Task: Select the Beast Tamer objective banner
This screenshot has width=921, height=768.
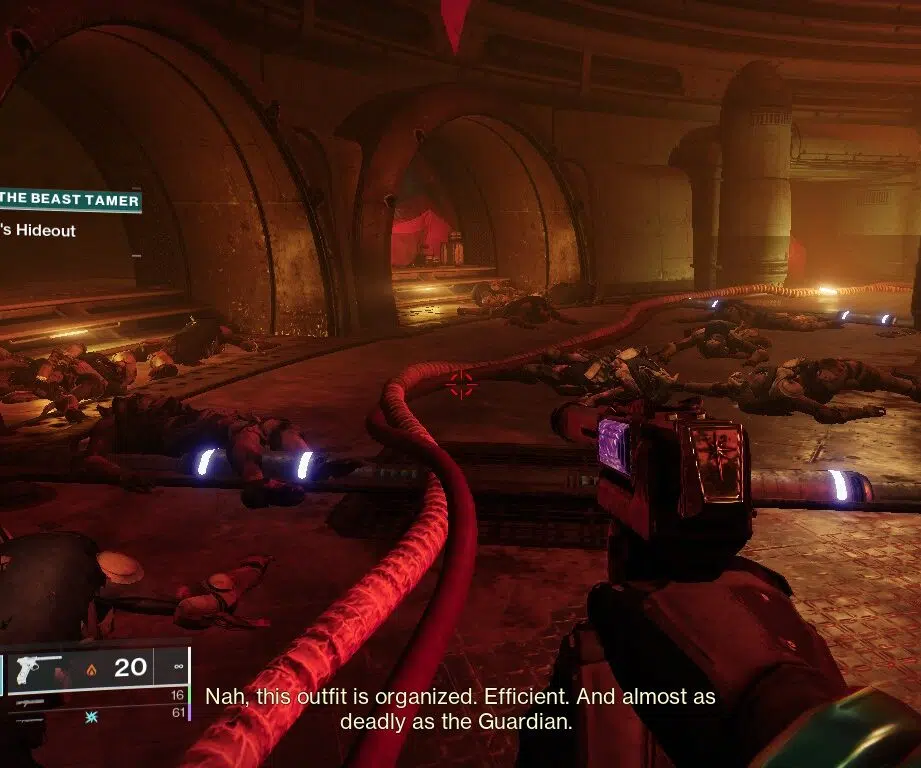Action: click(x=69, y=199)
